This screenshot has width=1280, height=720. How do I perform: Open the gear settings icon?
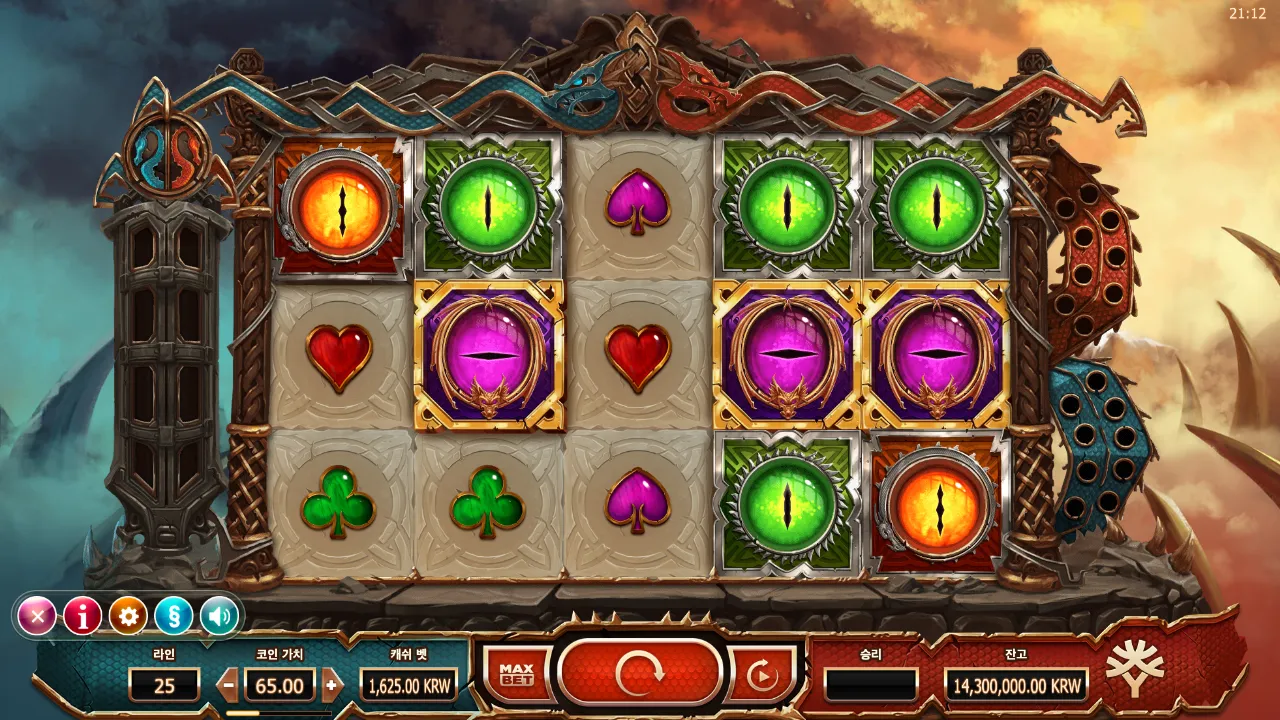128,616
